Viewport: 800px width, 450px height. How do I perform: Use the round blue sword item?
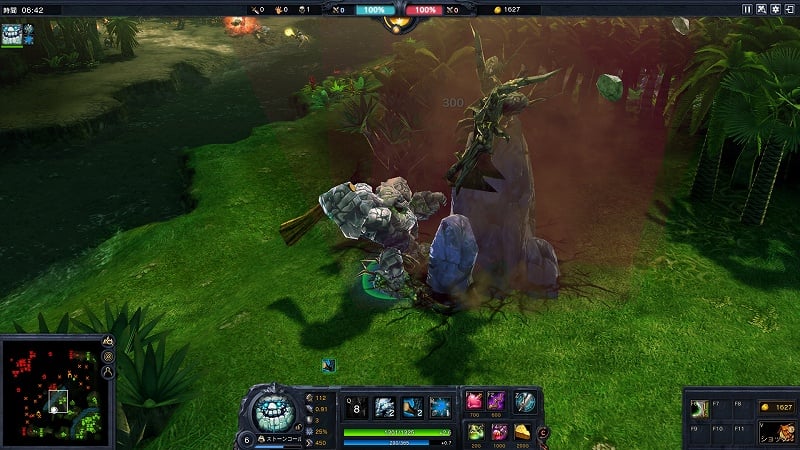pyautogui.click(x=525, y=402)
